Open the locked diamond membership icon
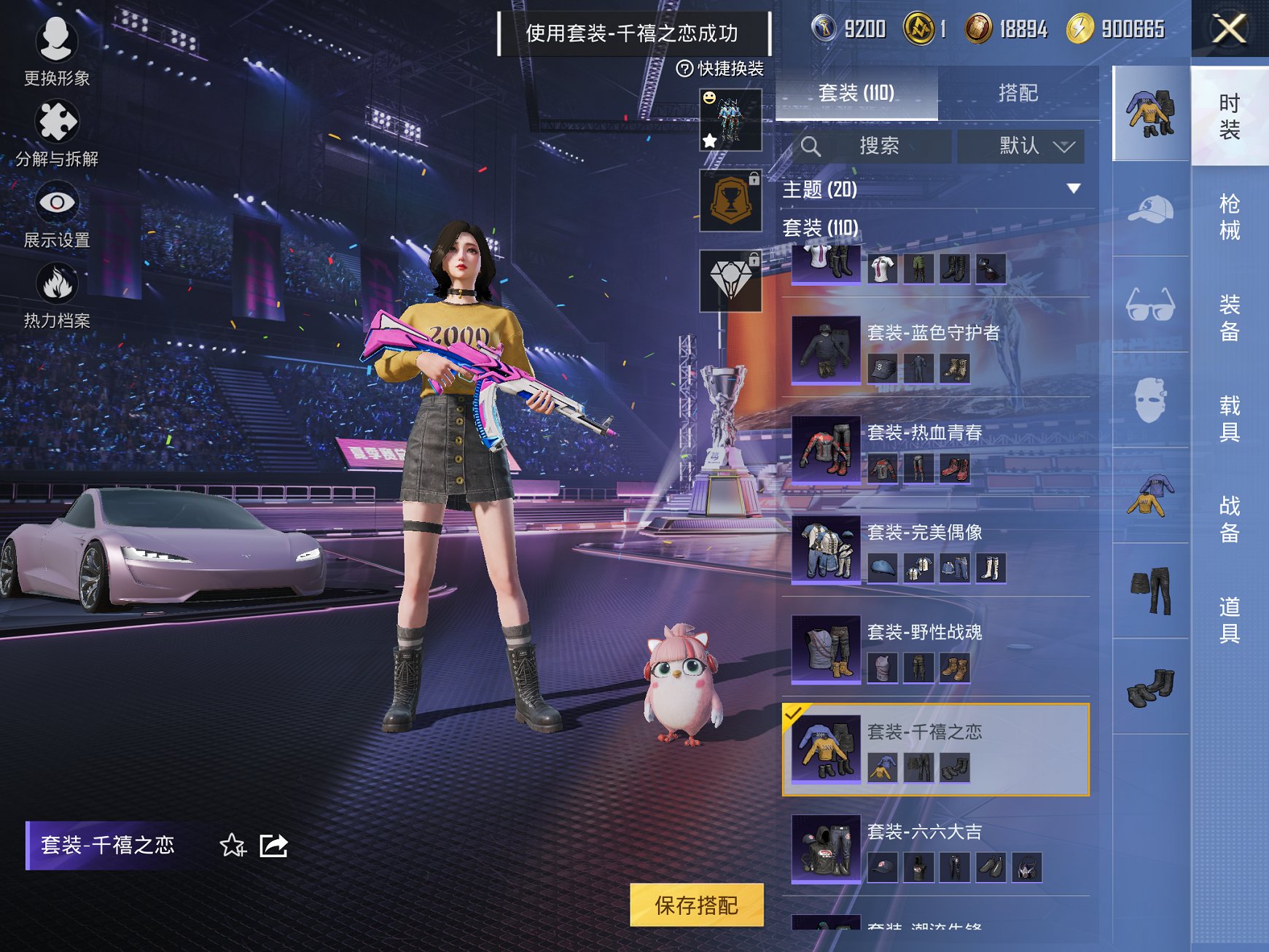 [x=730, y=281]
